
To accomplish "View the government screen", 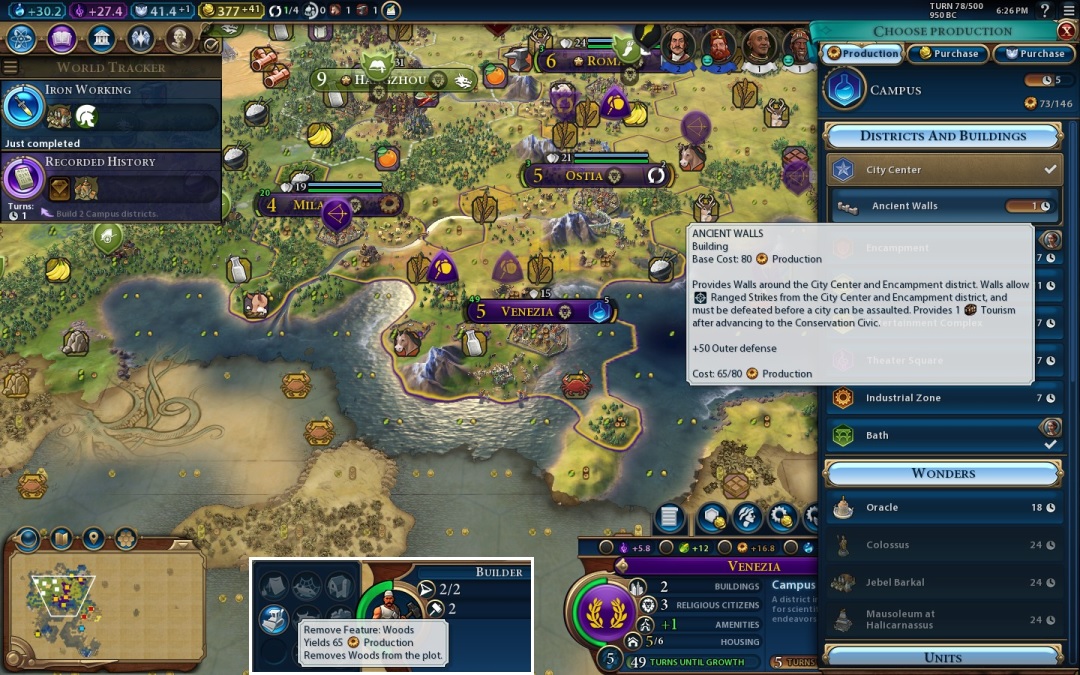I will pyautogui.click(x=101, y=39).
